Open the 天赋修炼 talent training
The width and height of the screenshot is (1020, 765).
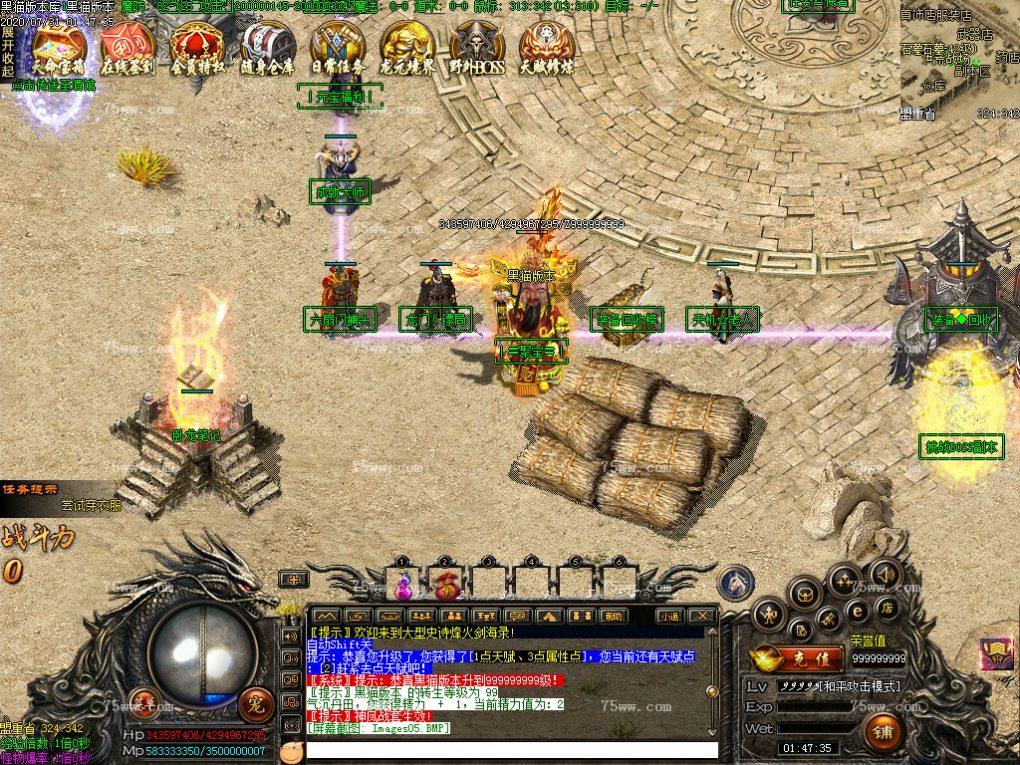547,48
